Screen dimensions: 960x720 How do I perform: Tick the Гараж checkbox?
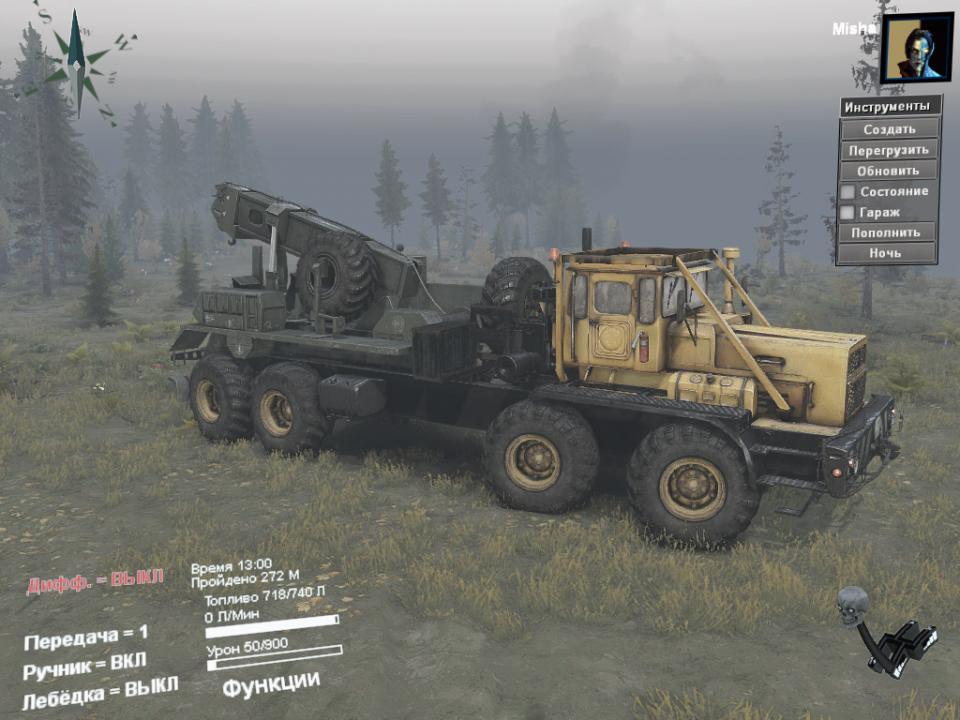[847, 212]
